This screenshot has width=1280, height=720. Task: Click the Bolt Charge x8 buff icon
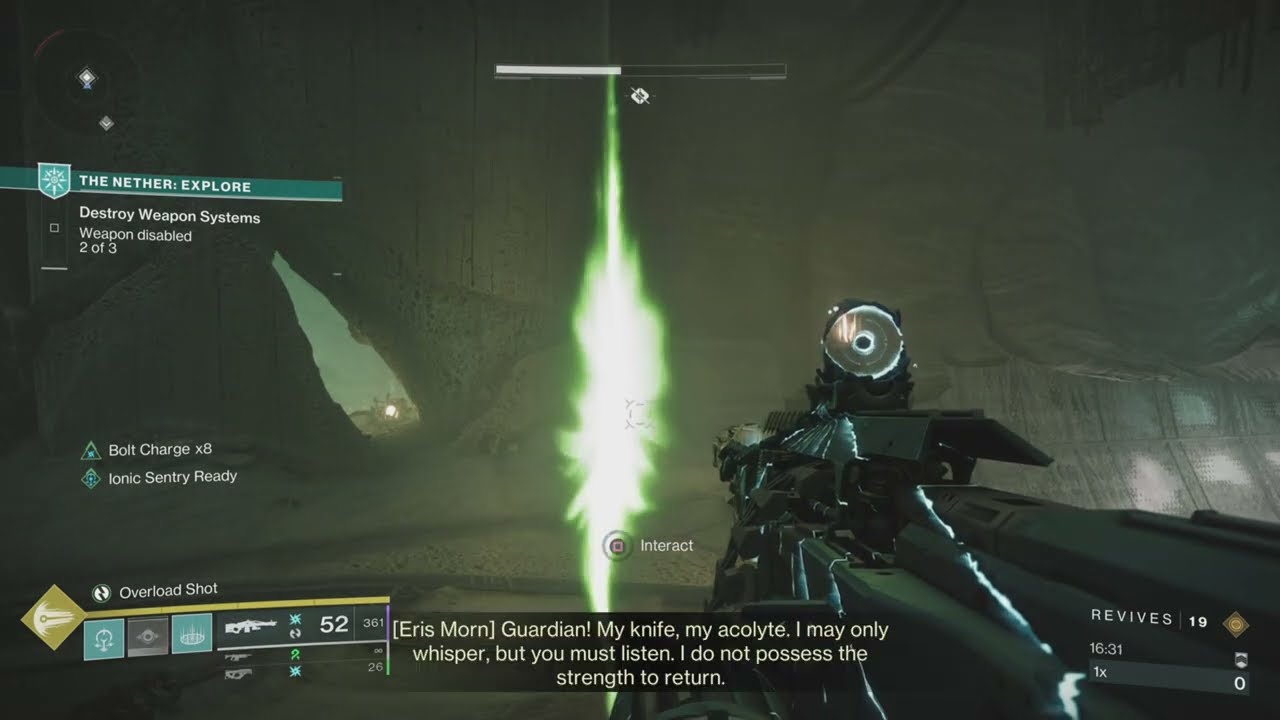pos(91,451)
